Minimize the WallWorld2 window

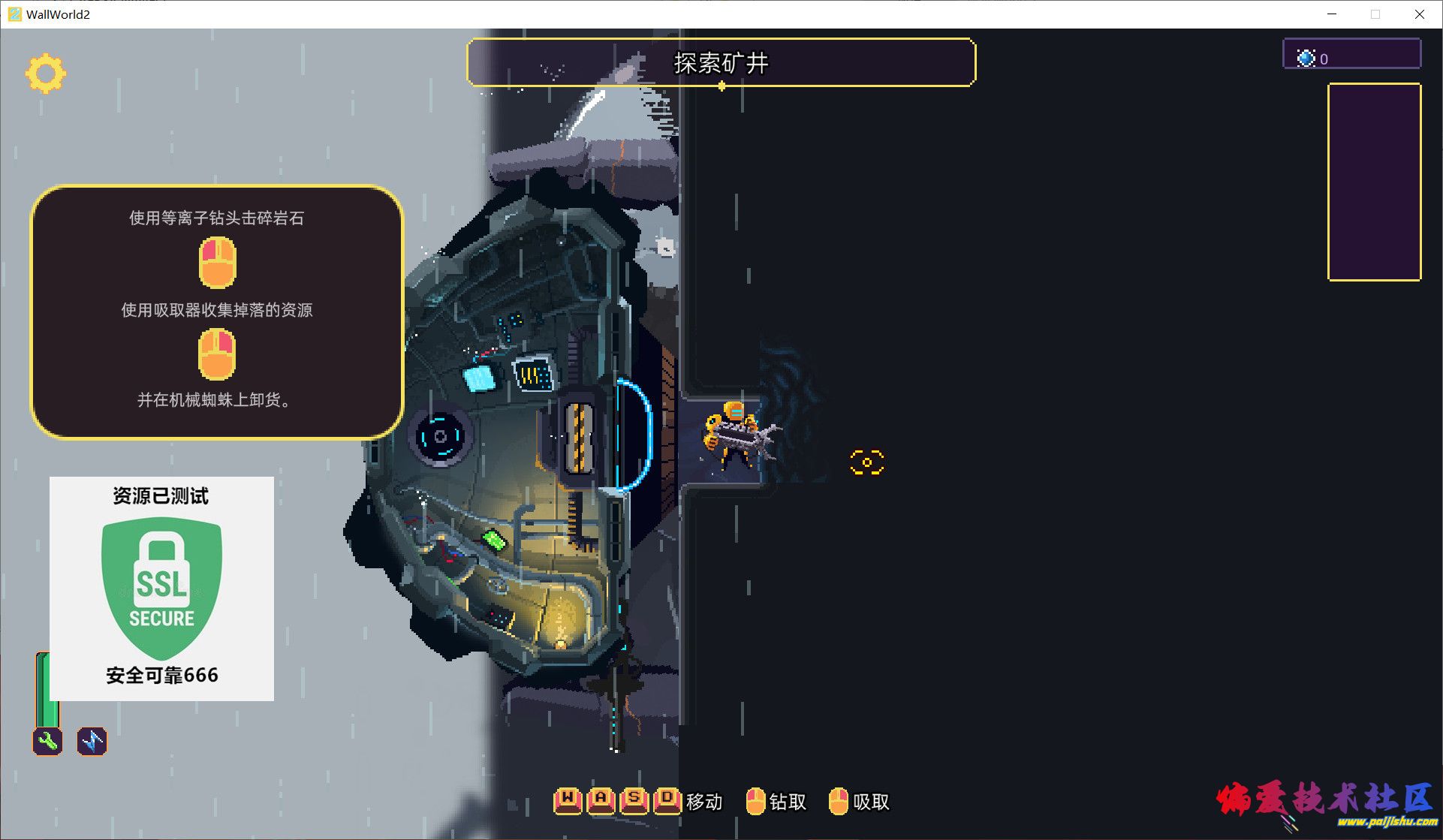coord(1332,14)
